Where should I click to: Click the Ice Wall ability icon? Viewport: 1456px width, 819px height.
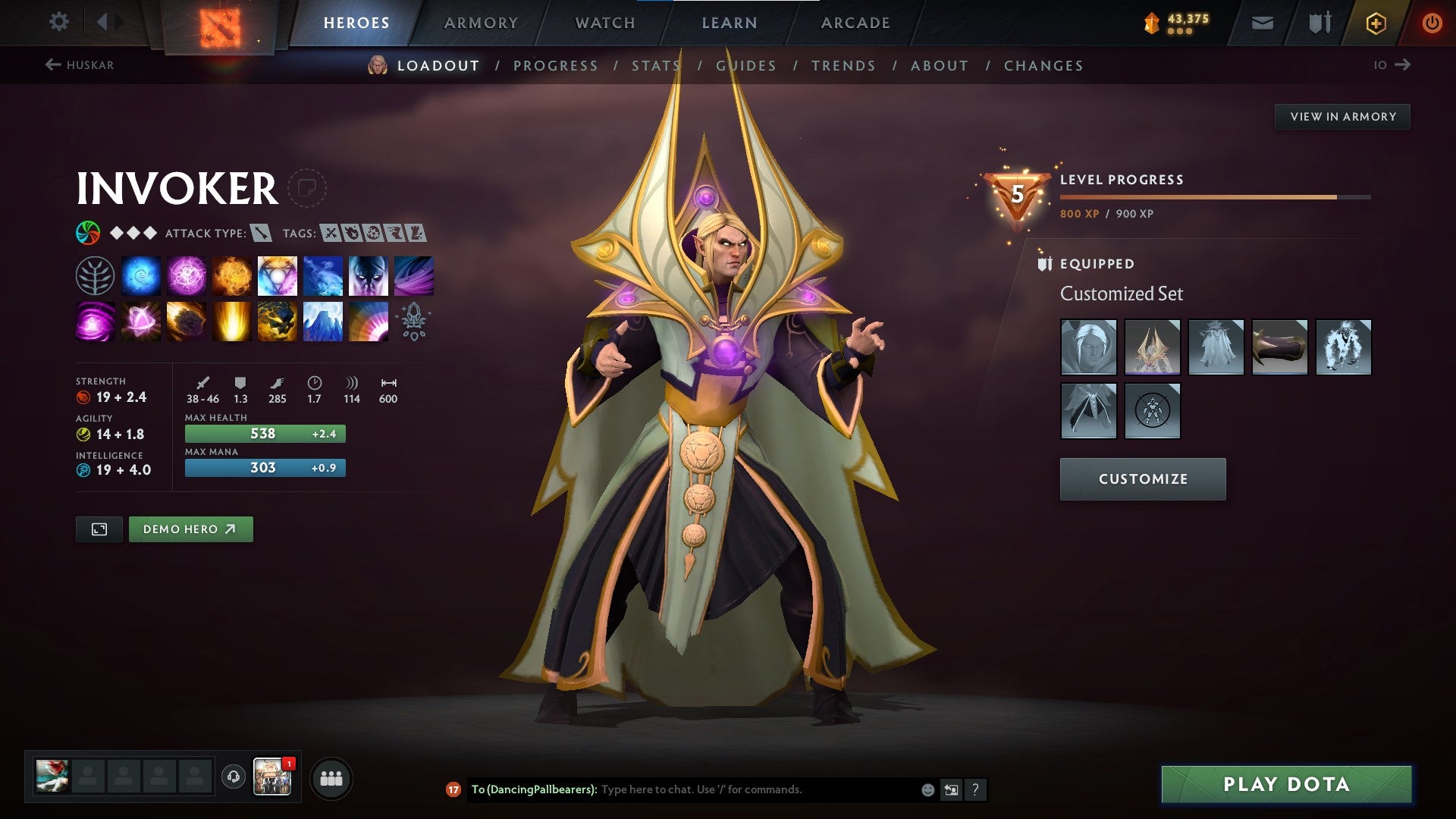coord(323,321)
